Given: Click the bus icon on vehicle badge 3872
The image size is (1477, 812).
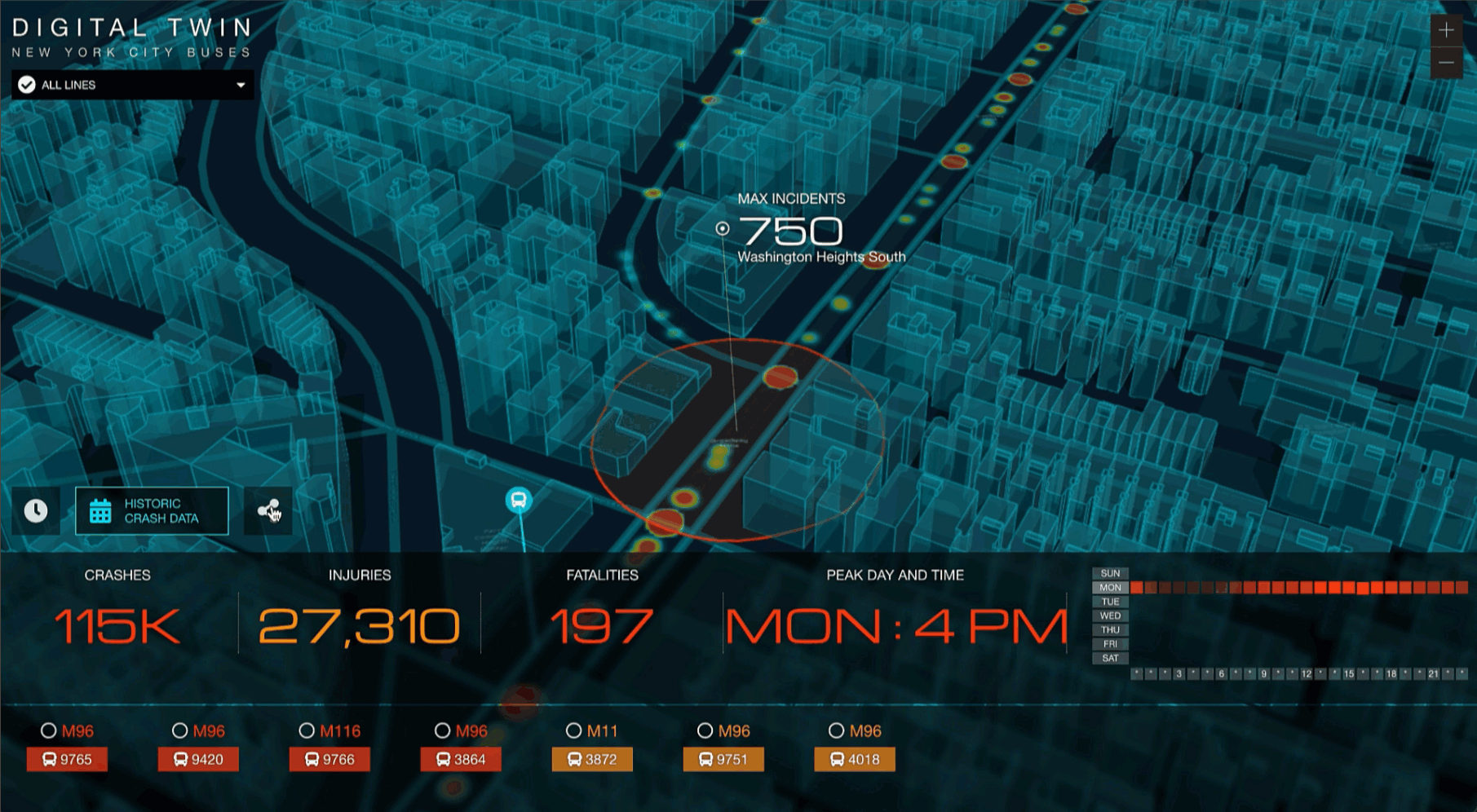Looking at the screenshot, I should click(573, 759).
